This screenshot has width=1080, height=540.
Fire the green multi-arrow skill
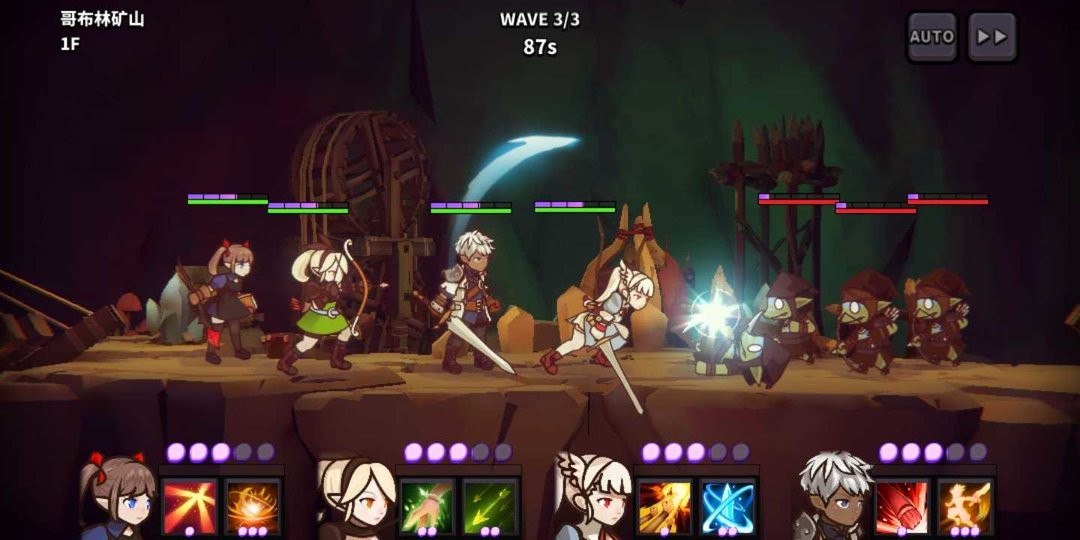point(490,506)
